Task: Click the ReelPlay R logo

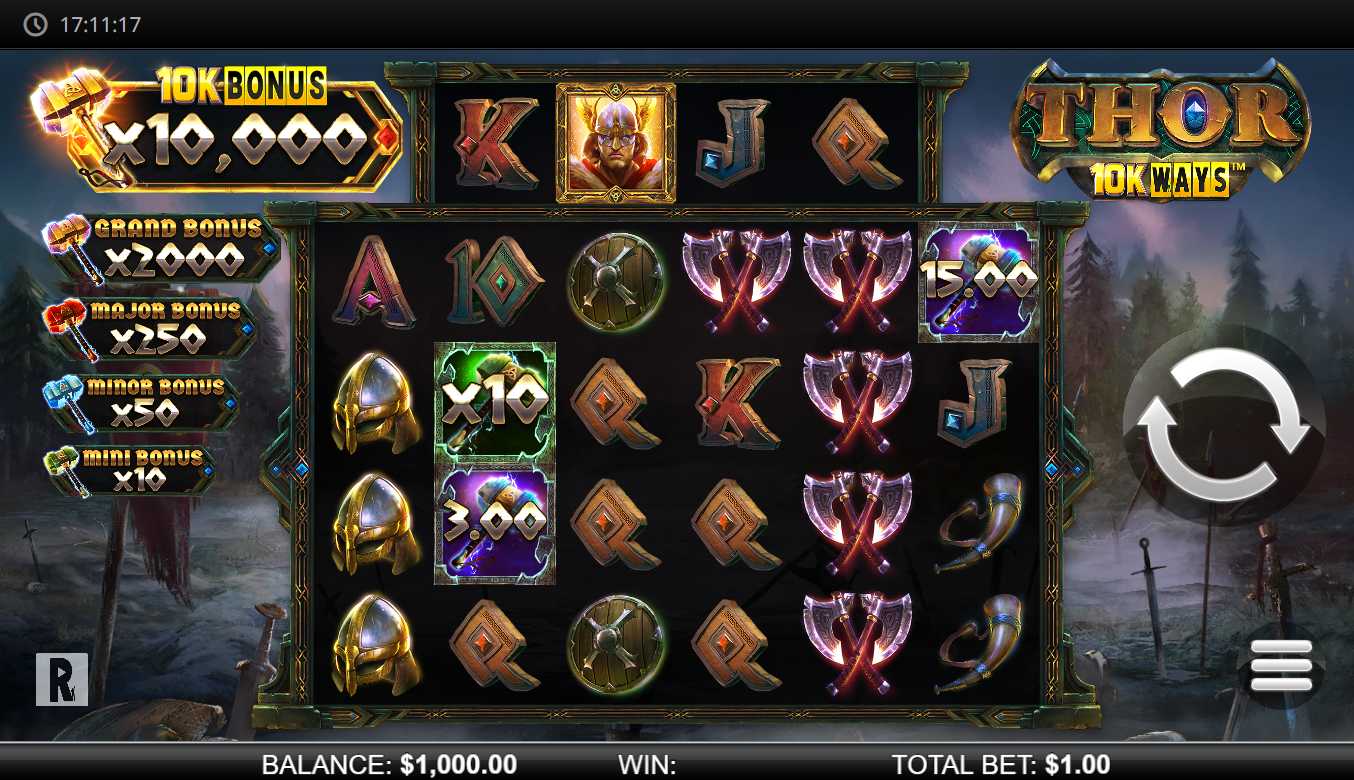Action: pos(62,680)
